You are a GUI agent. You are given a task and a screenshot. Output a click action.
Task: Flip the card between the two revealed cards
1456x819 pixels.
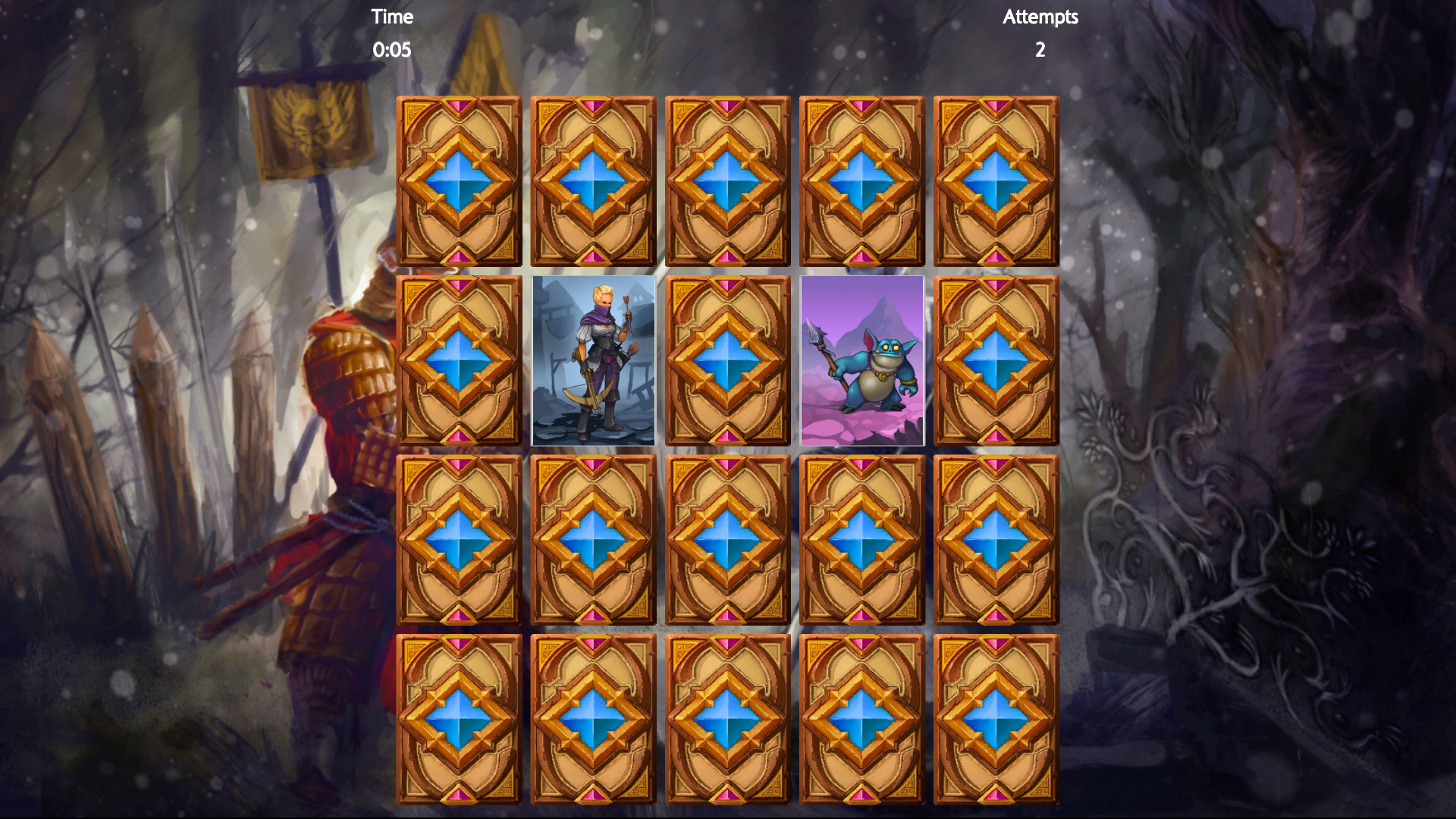click(728, 362)
